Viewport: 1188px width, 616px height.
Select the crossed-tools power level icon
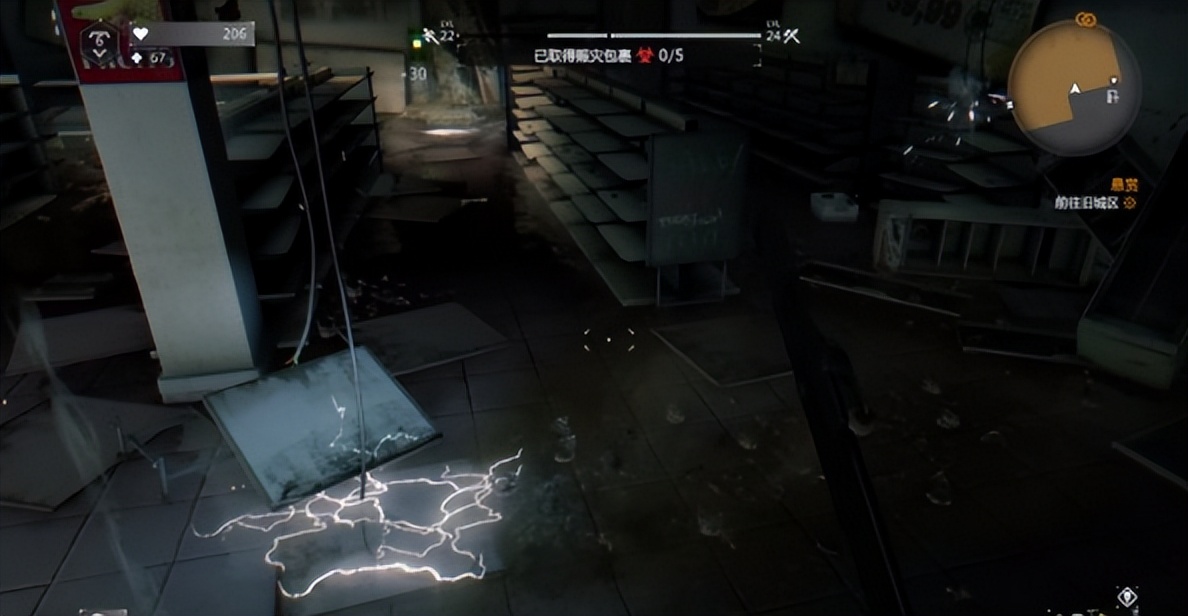coord(791,35)
